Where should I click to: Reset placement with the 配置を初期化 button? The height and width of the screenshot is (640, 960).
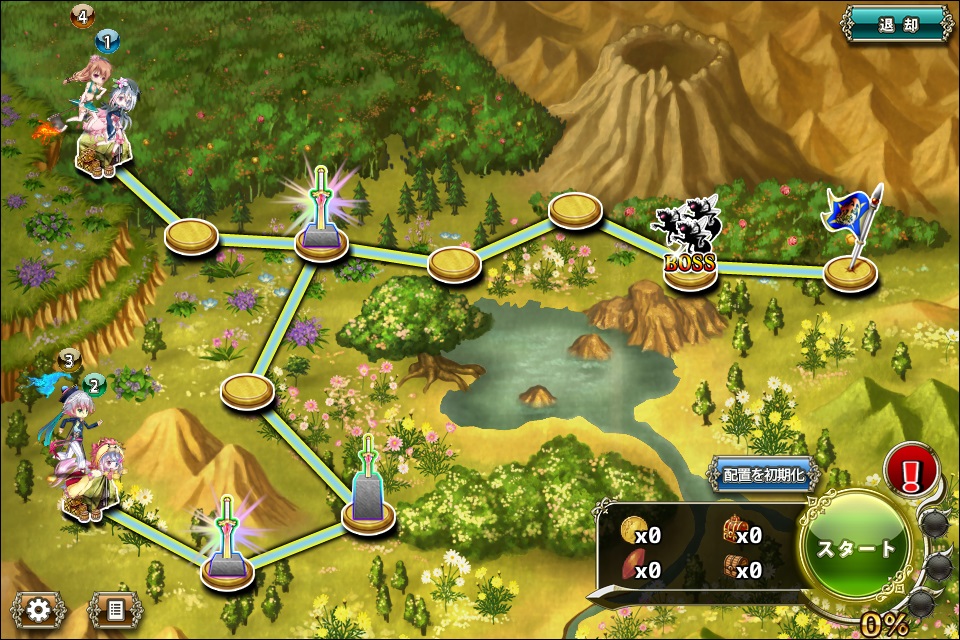coord(764,475)
